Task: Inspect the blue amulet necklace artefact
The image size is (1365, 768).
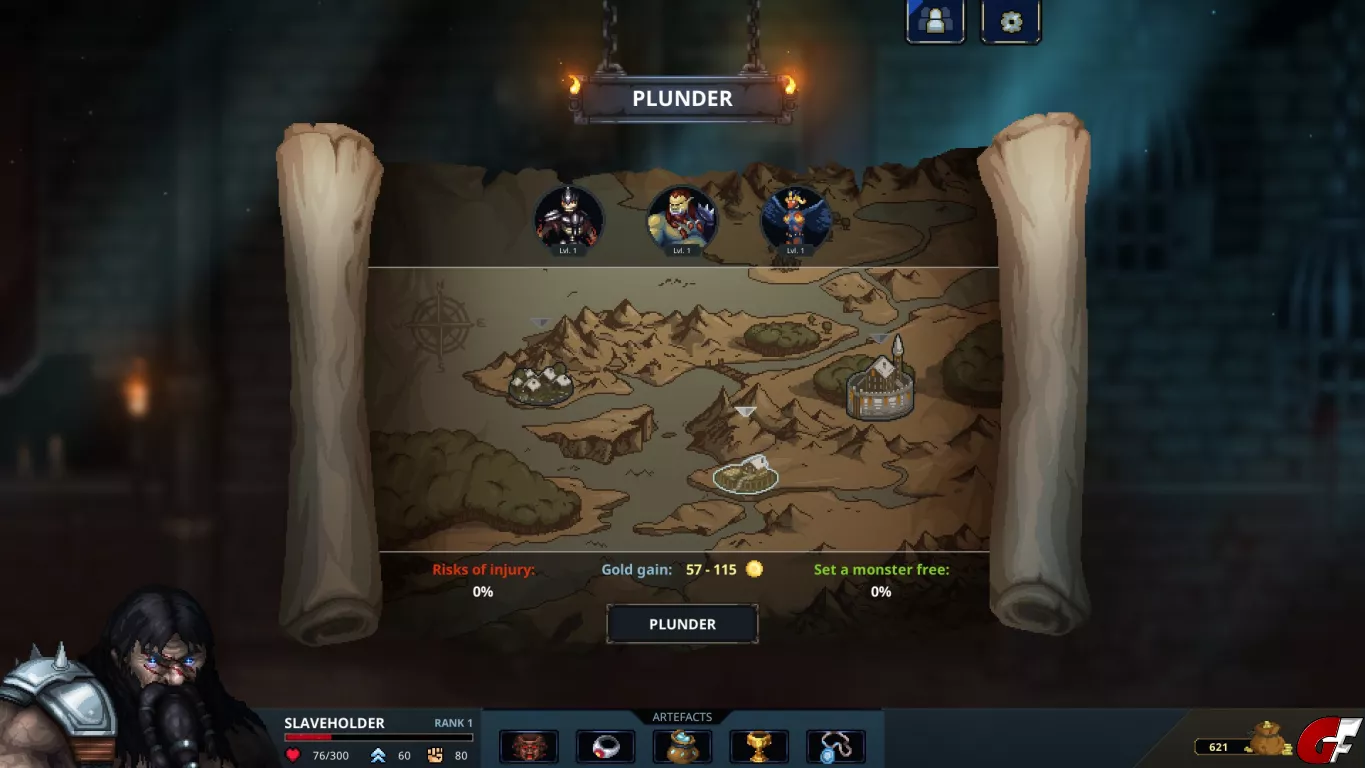Action: [835, 746]
